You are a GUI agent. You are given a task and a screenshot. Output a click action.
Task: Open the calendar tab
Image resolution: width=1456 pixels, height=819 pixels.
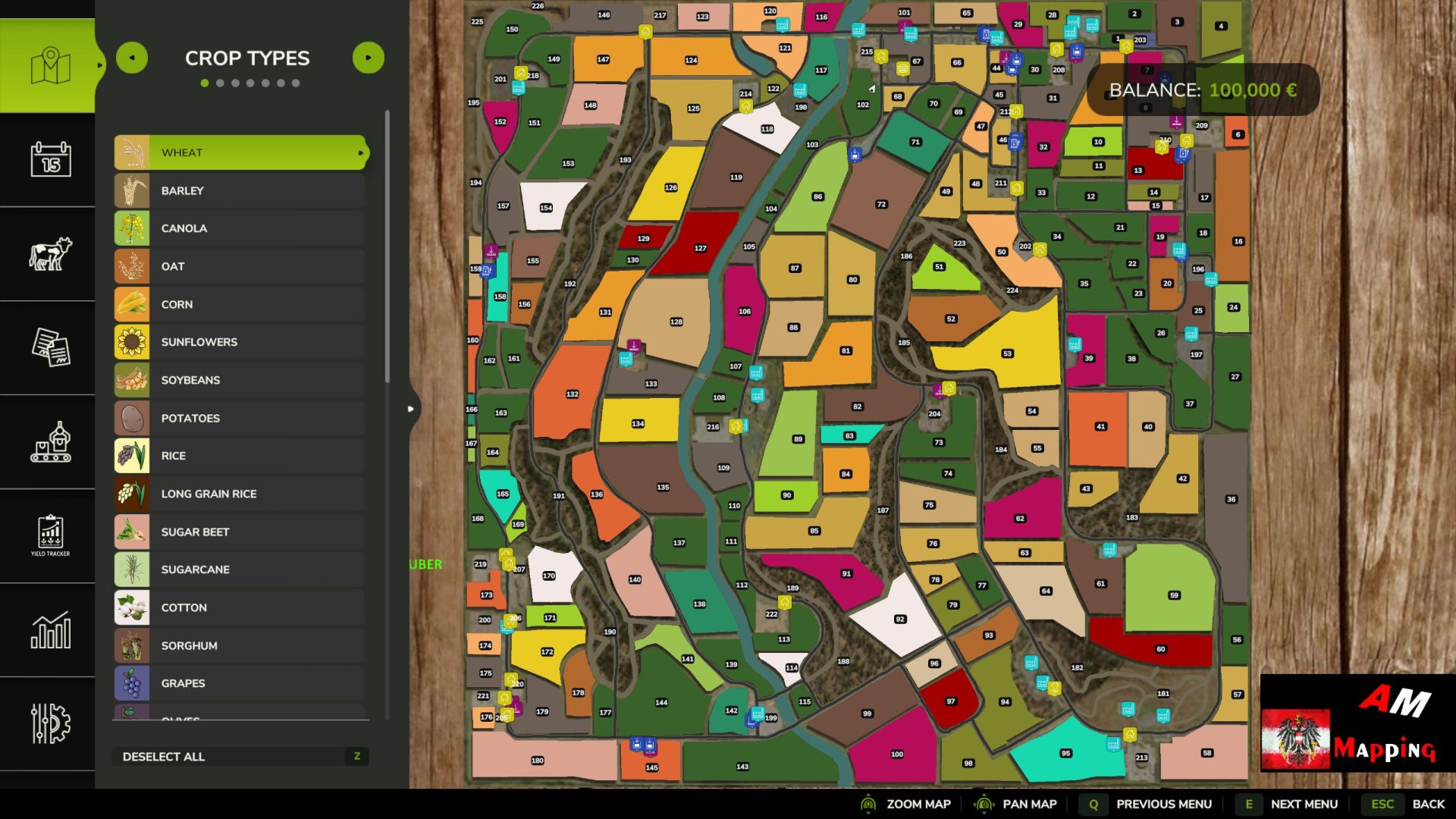[x=50, y=160]
